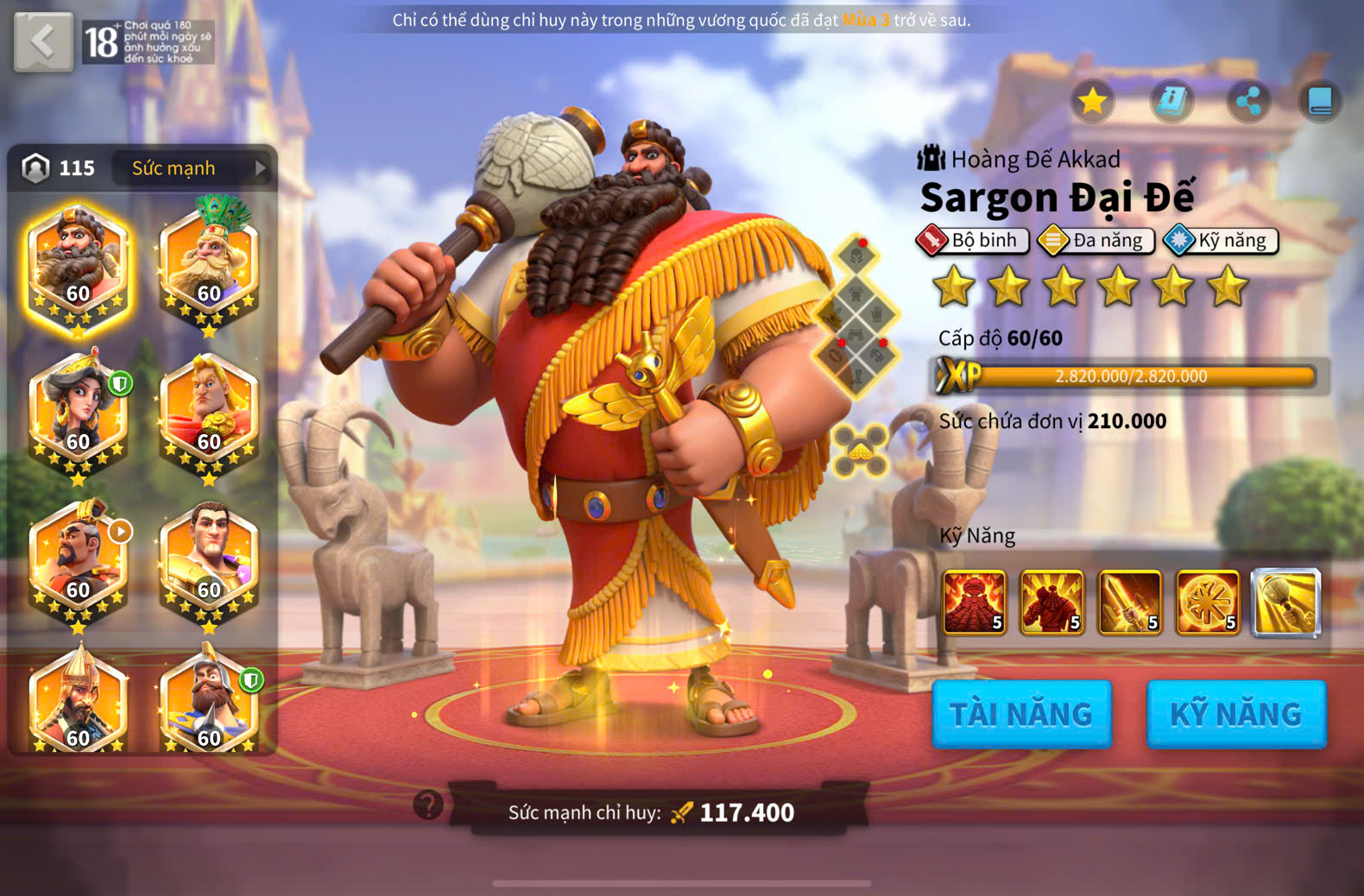Open the Sức mạnh sort dropdown
The height and width of the screenshot is (896, 1364).
pos(192,168)
